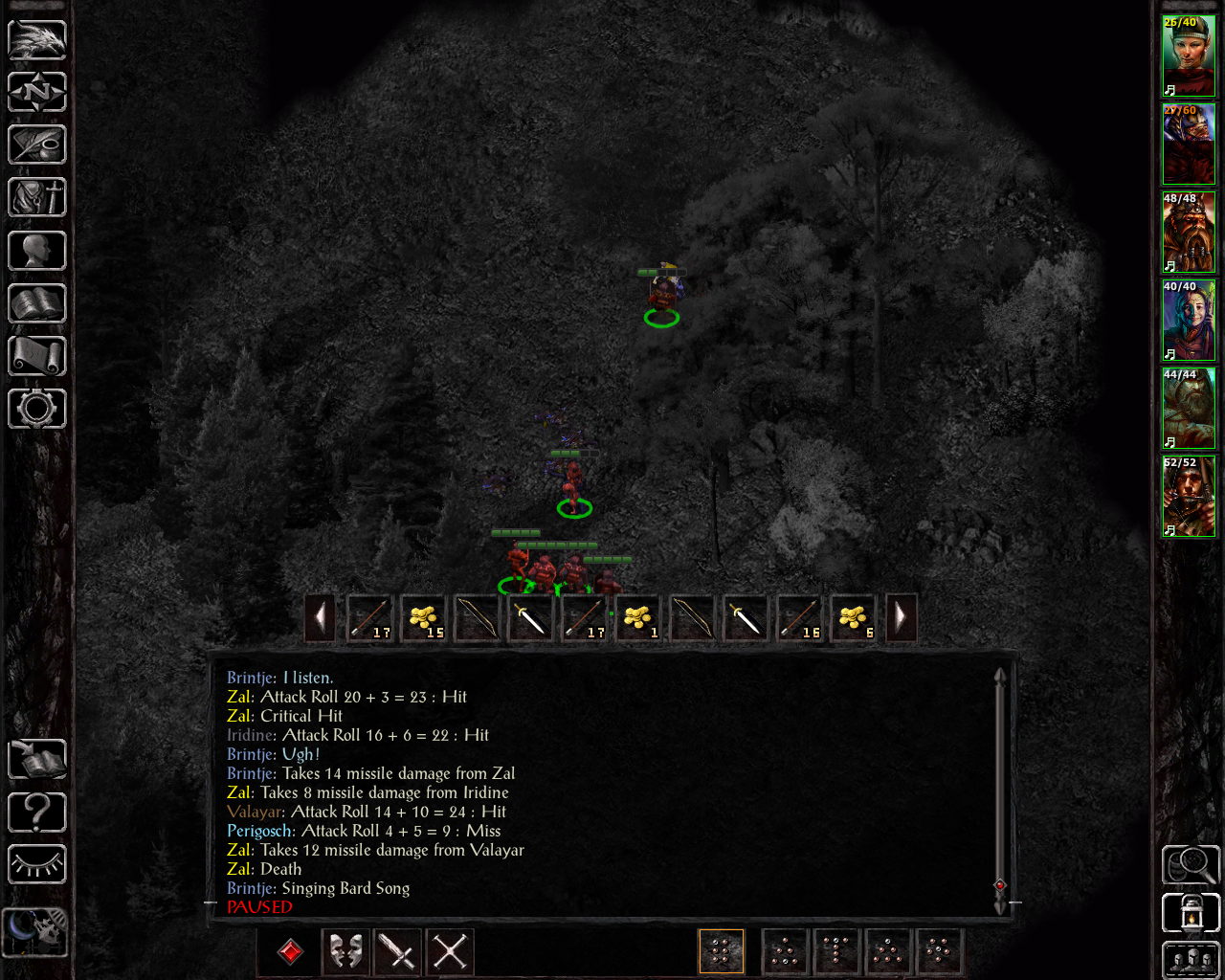Choose the highlighted formation button
The width and height of the screenshot is (1225, 980).
[x=722, y=951]
